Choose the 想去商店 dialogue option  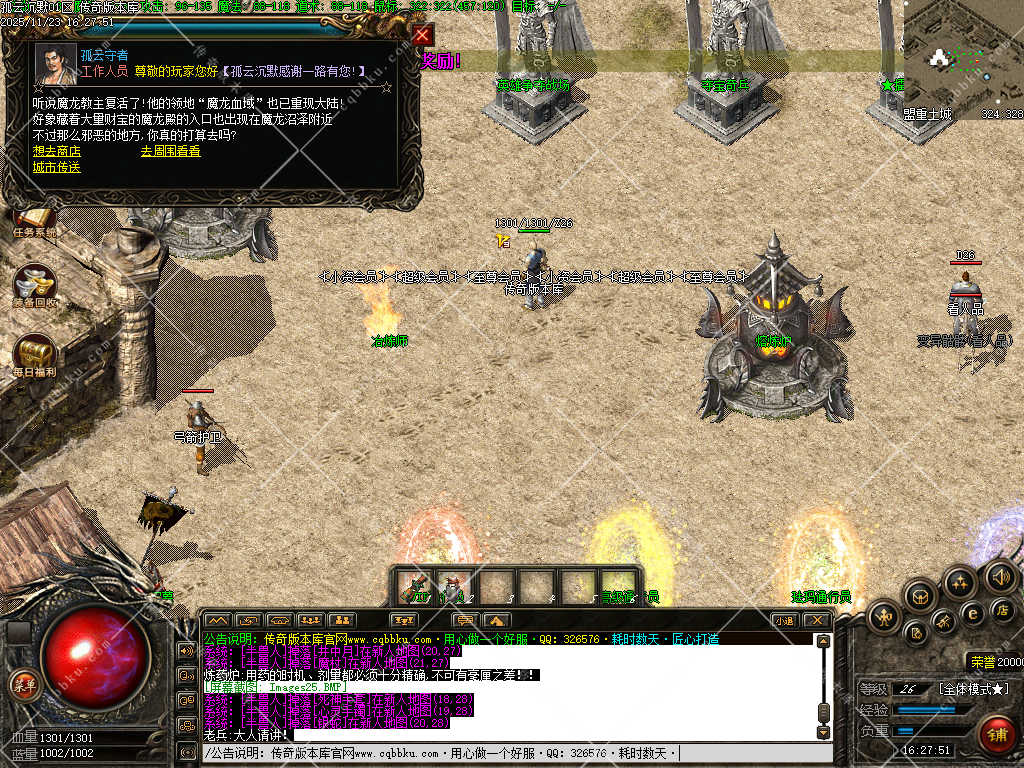tap(56, 151)
